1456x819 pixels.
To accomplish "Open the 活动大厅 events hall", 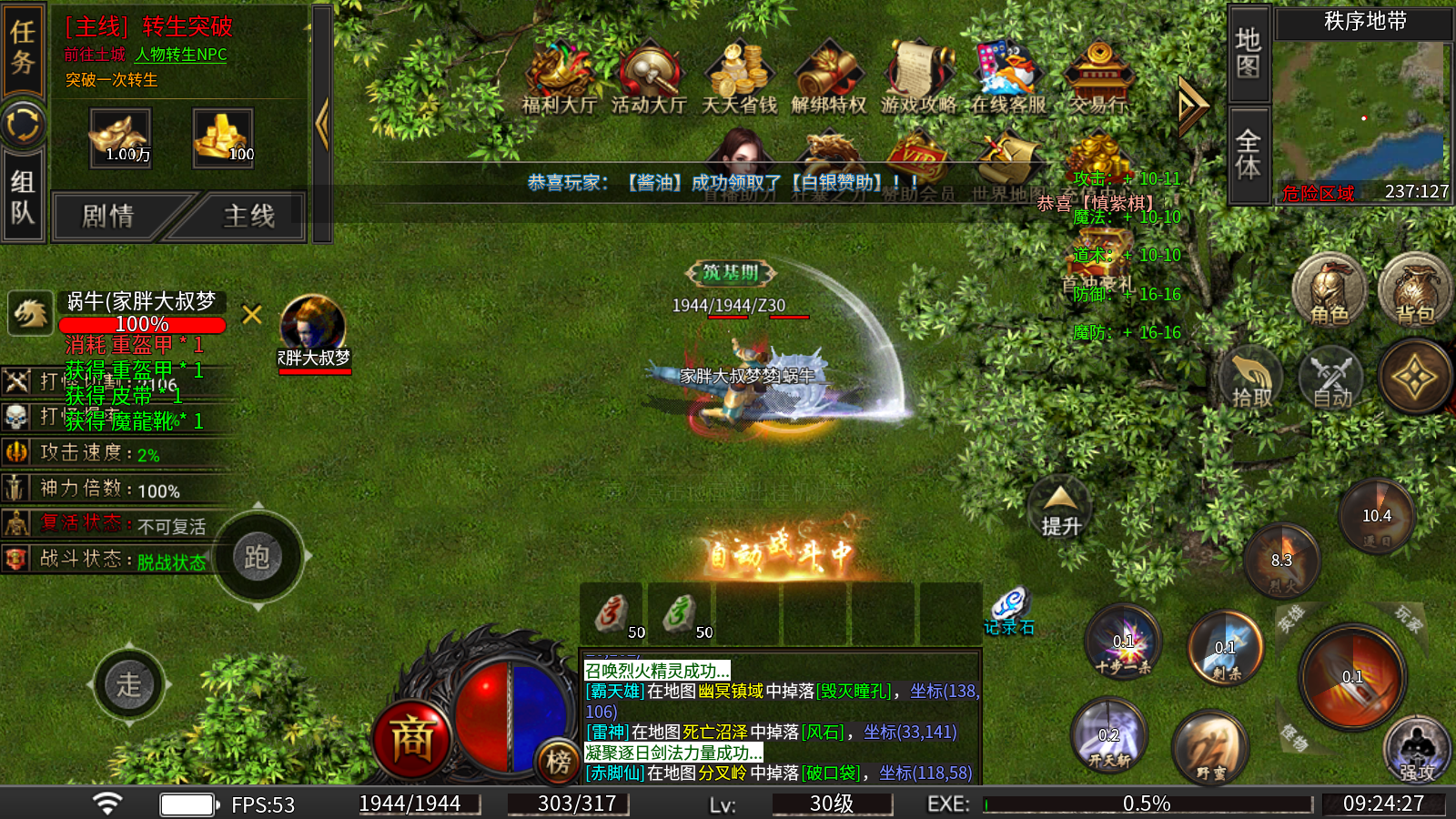I will (x=648, y=77).
